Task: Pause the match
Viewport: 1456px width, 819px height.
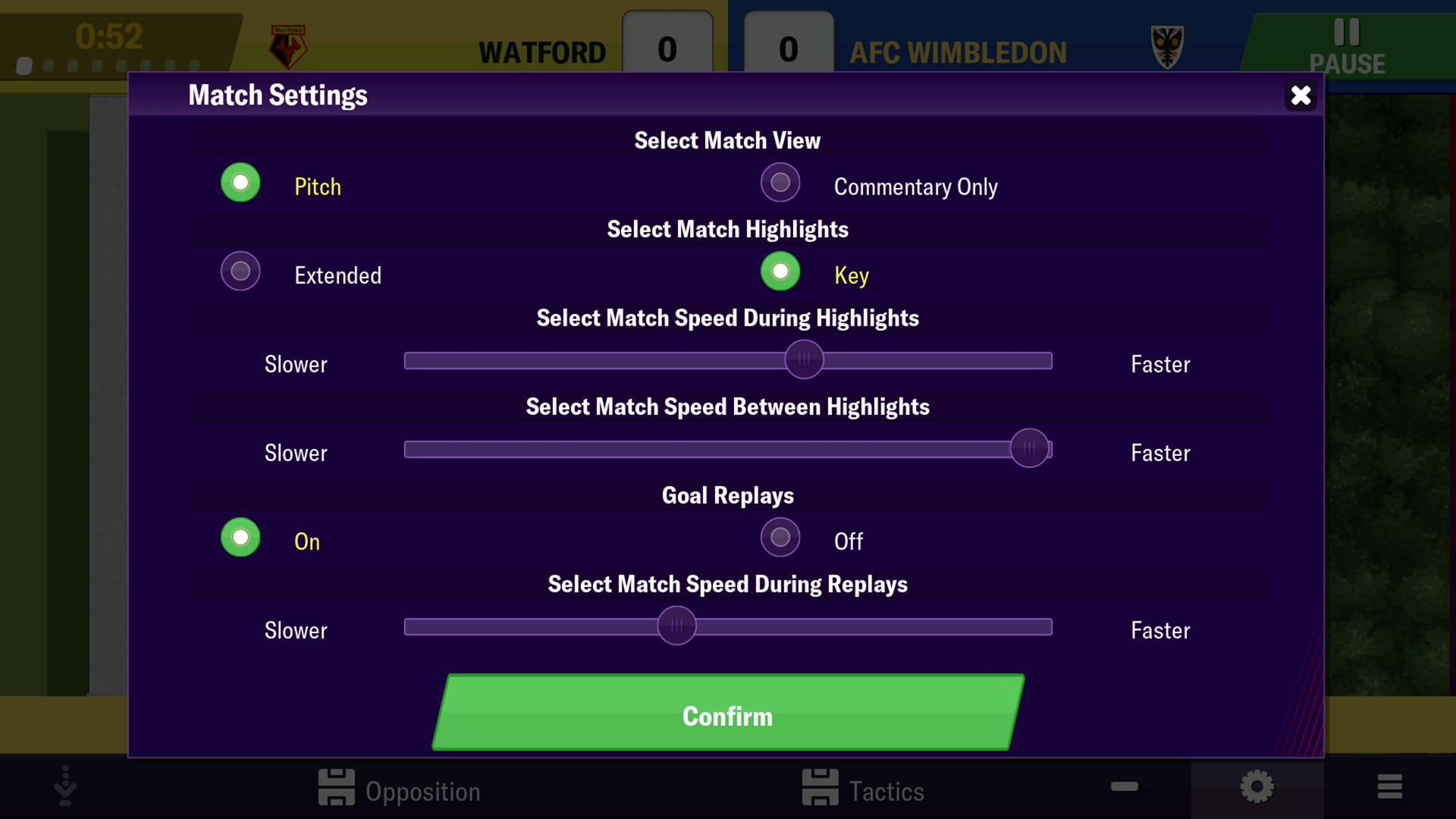Action: pyautogui.click(x=1348, y=42)
